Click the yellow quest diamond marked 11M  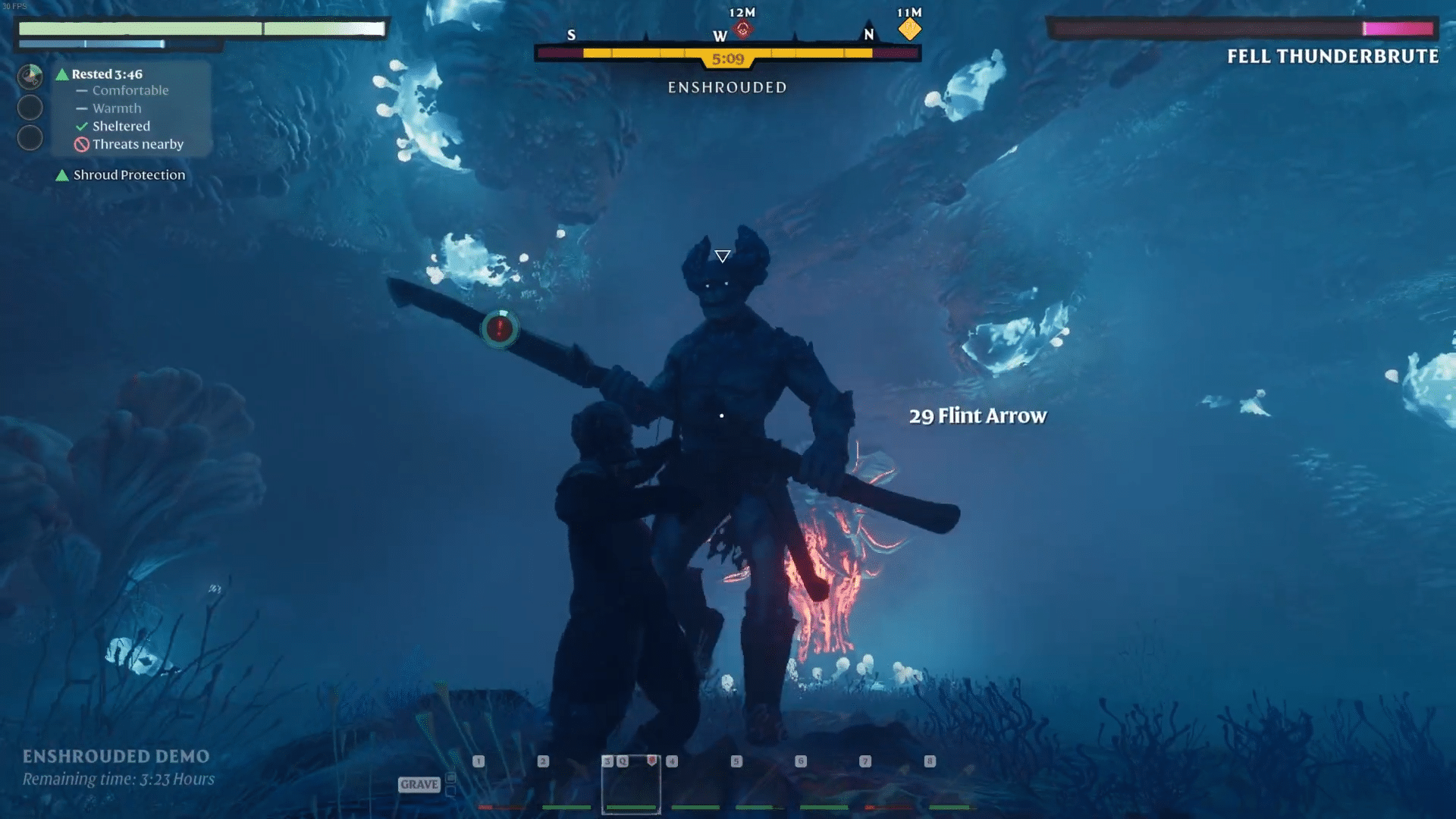coord(909,29)
